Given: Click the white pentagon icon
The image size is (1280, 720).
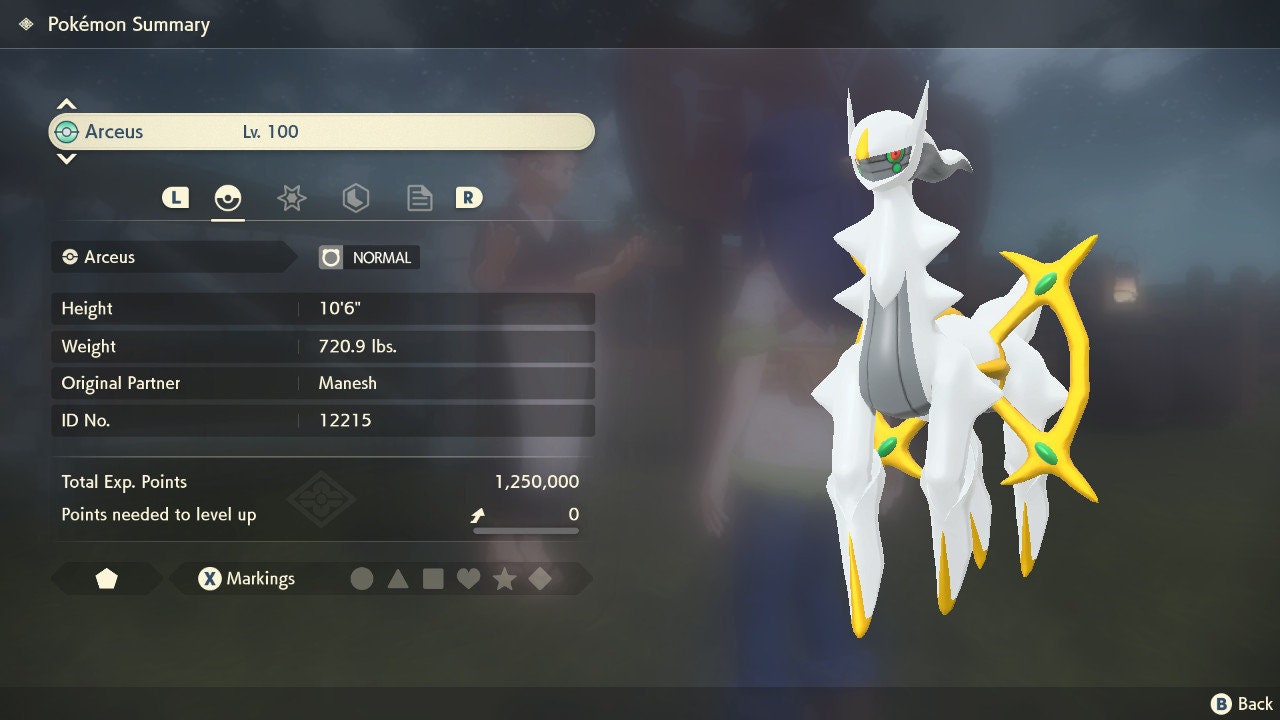Looking at the screenshot, I should coord(106,579).
